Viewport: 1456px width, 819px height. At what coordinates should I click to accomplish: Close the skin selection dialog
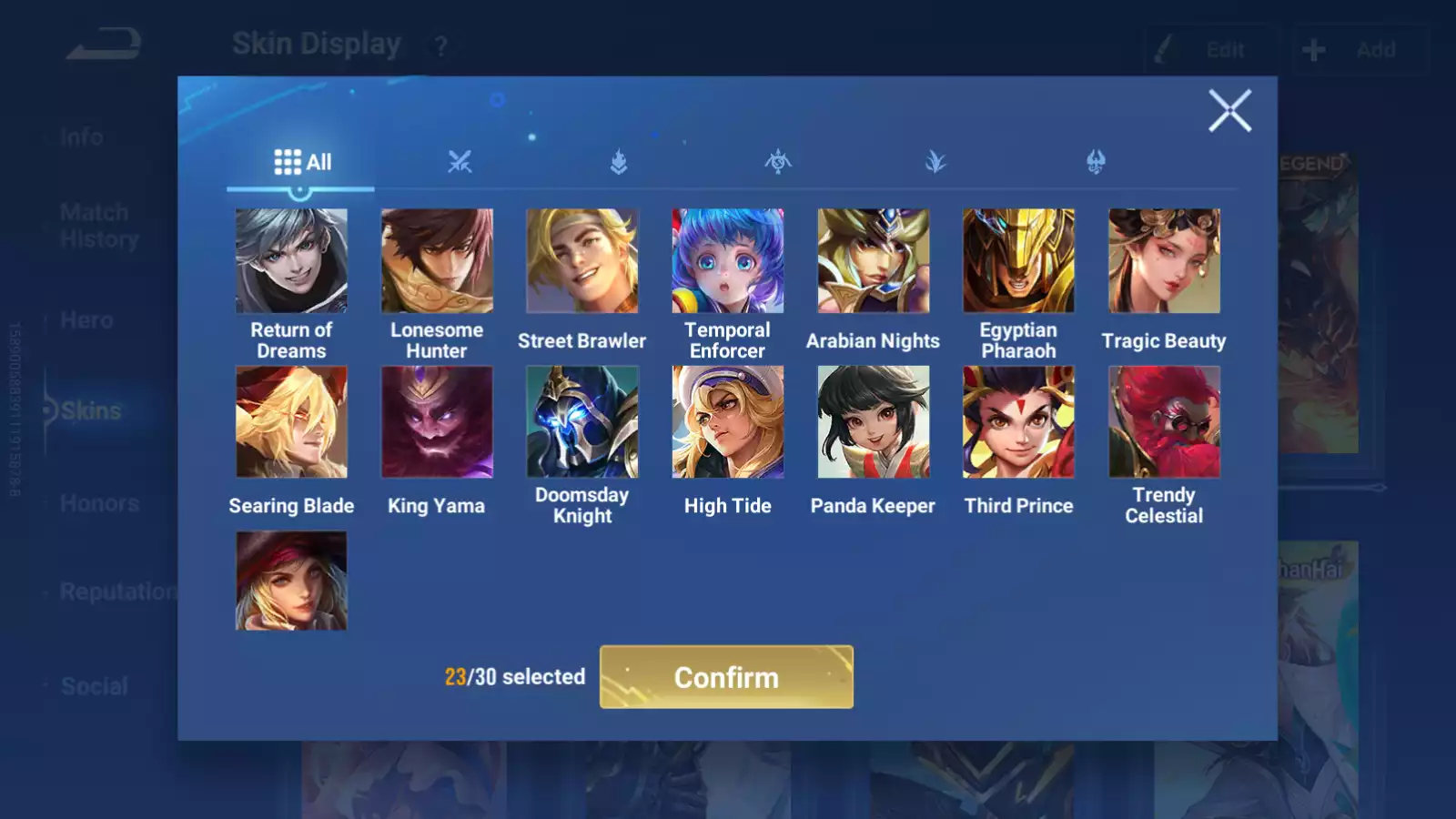point(1229,111)
